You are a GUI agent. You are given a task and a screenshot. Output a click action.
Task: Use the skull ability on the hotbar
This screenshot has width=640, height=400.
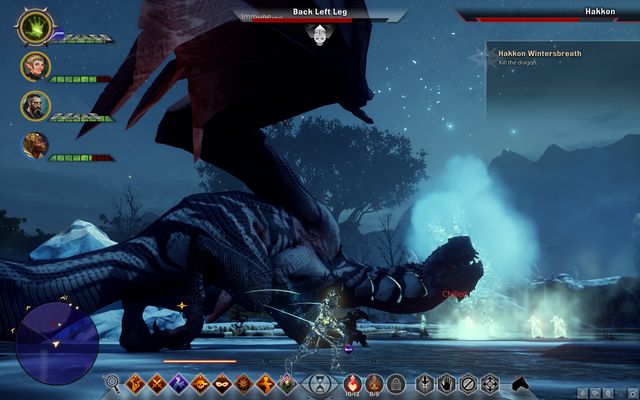click(200, 382)
